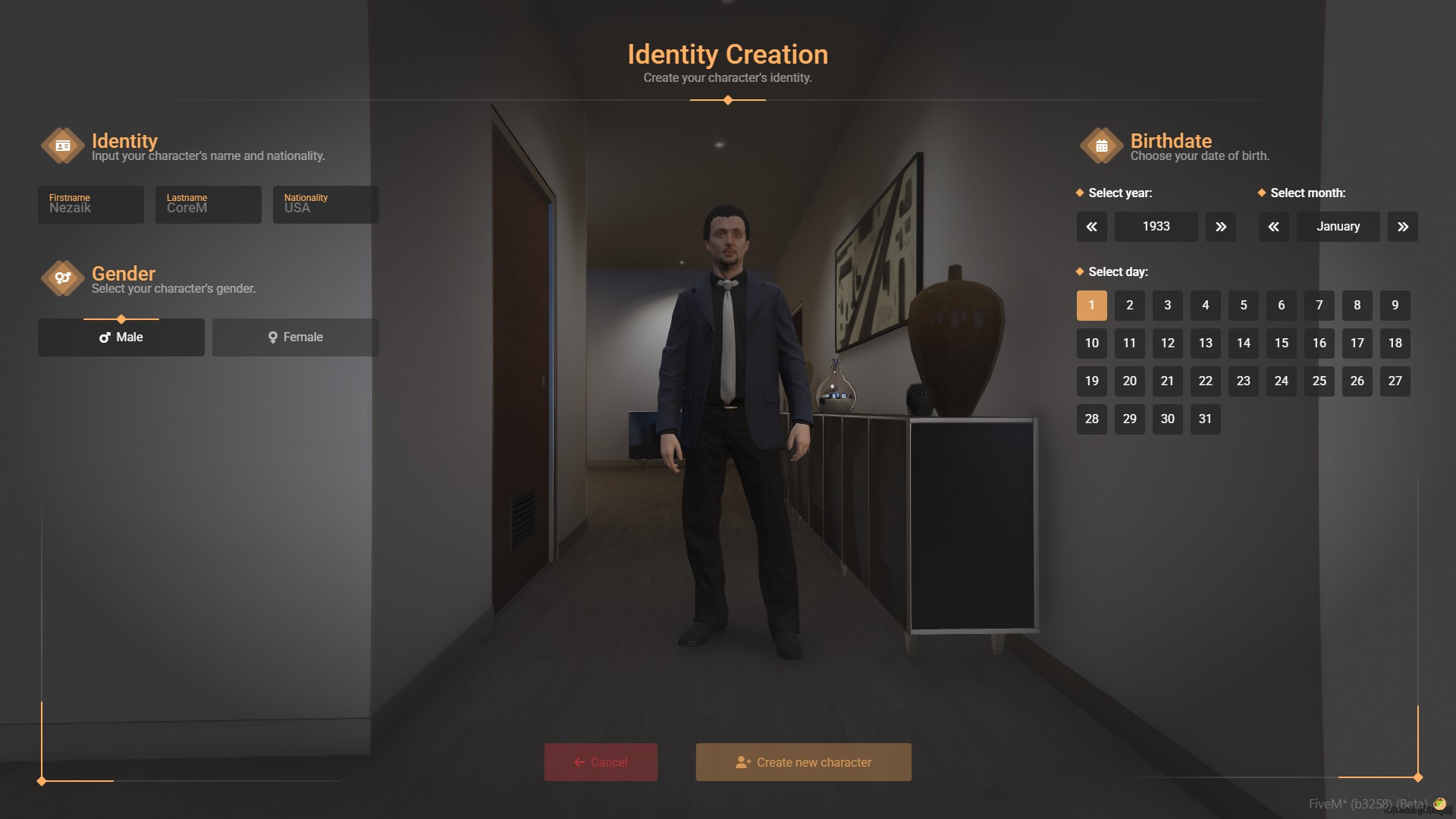Cancel the identity creation
Viewport: 1456px width, 819px height.
coord(601,762)
